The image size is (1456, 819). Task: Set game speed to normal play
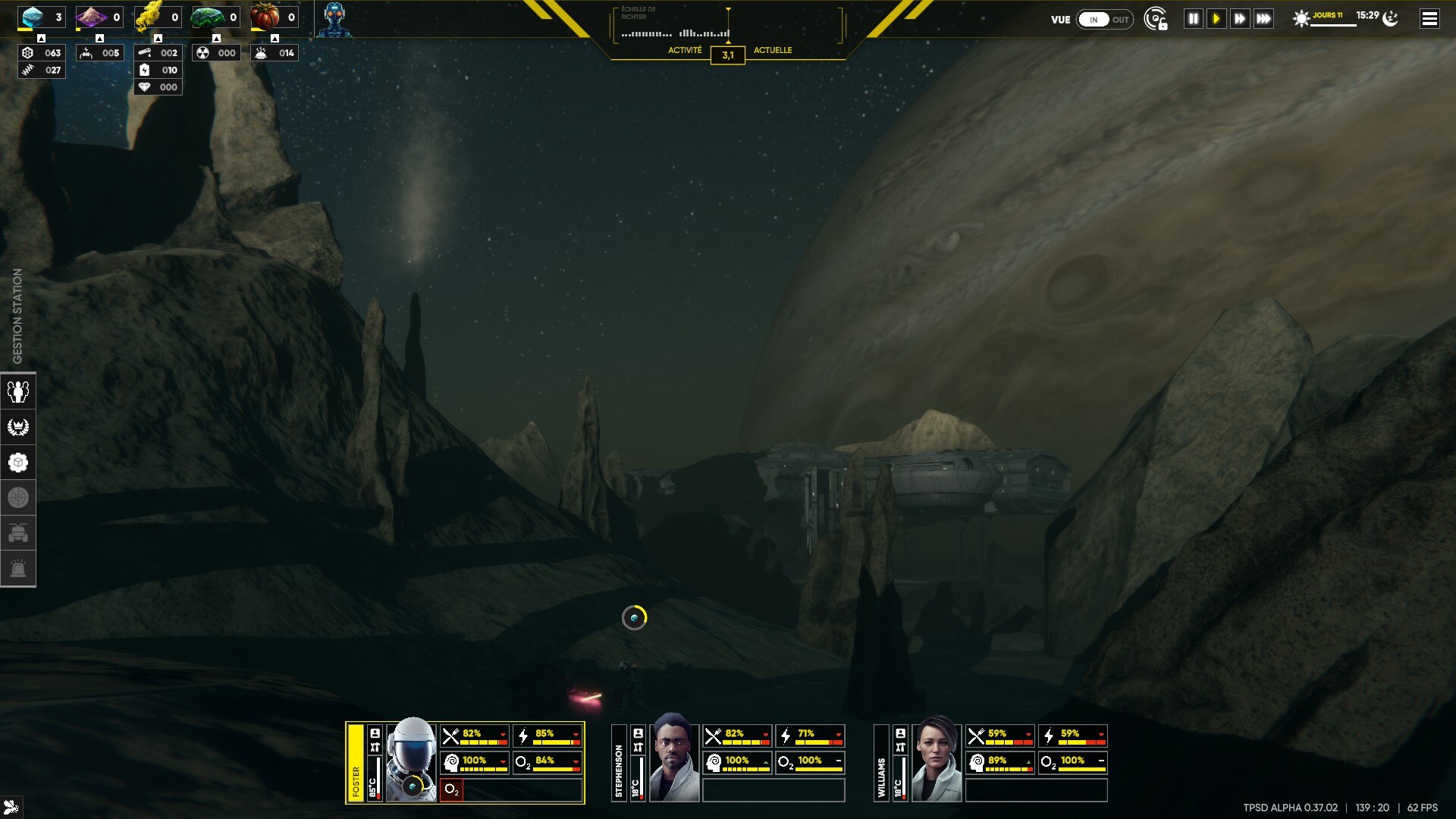click(1216, 19)
